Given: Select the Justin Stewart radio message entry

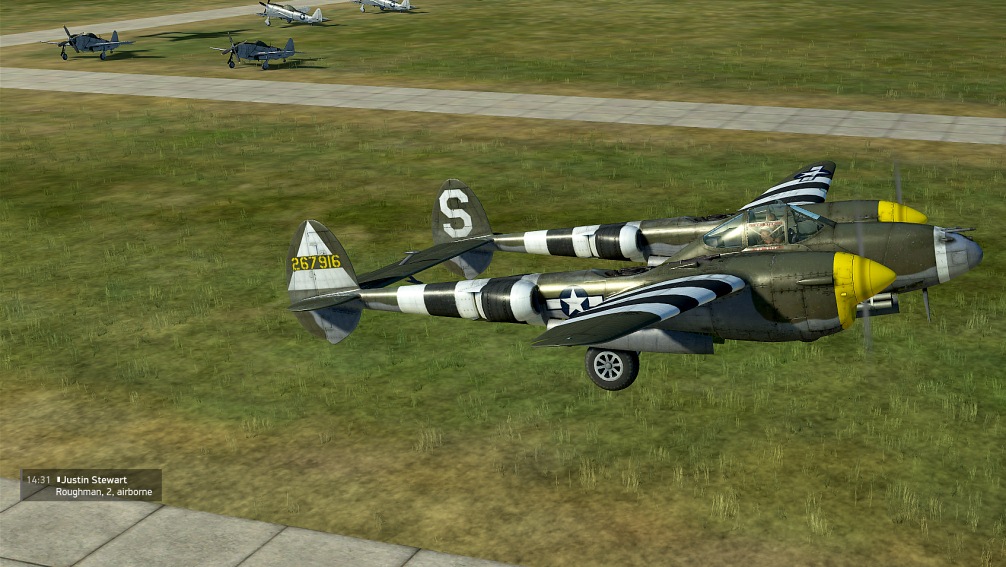Looking at the screenshot, I should (91, 485).
